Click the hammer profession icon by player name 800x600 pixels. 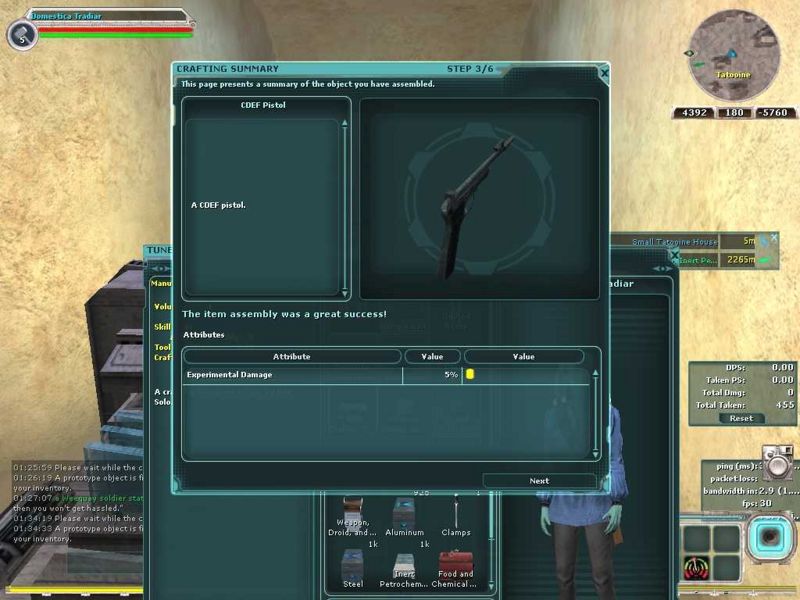click(x=21, y=34)
